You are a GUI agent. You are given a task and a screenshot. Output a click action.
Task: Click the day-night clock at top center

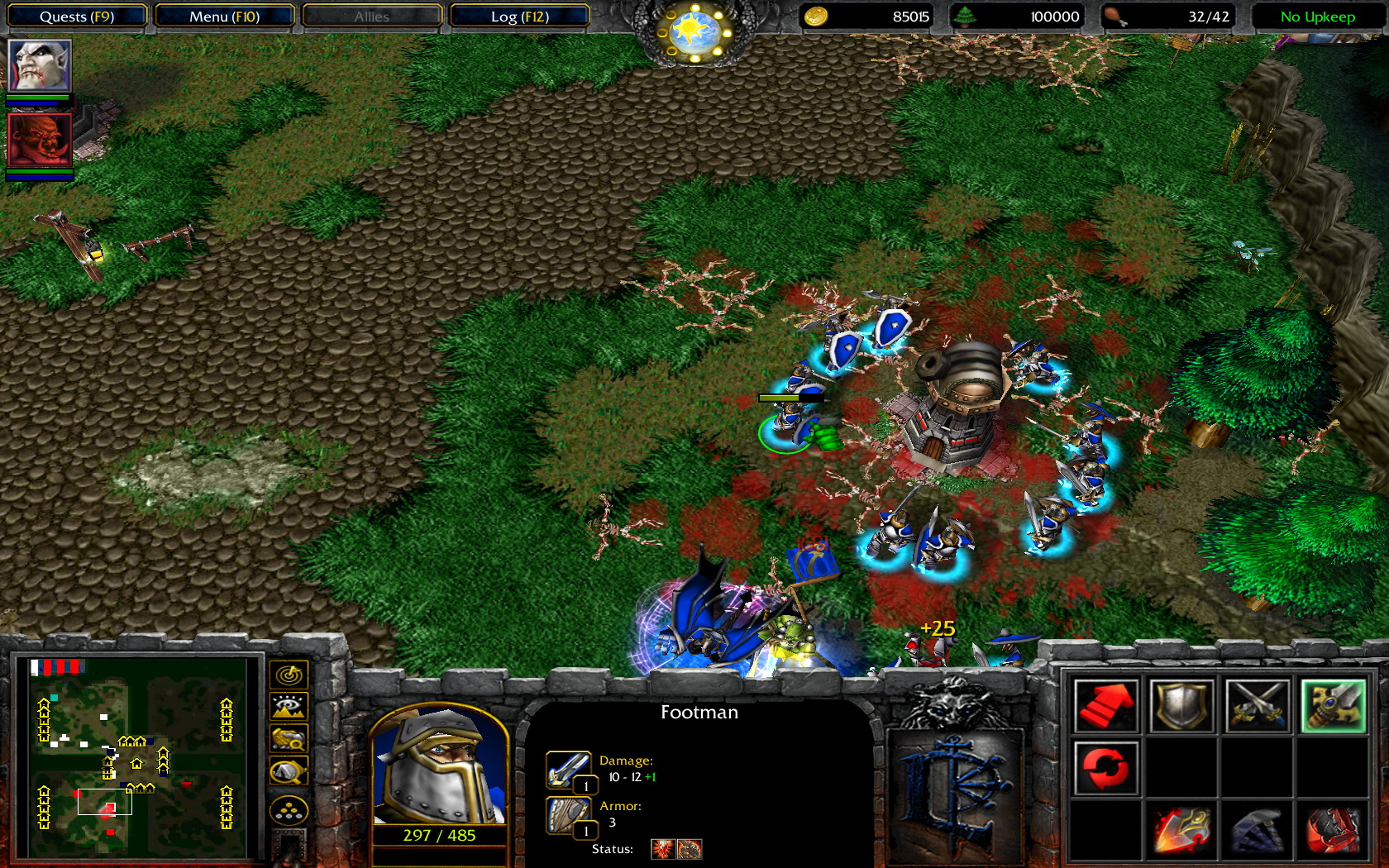pos(693,27)
